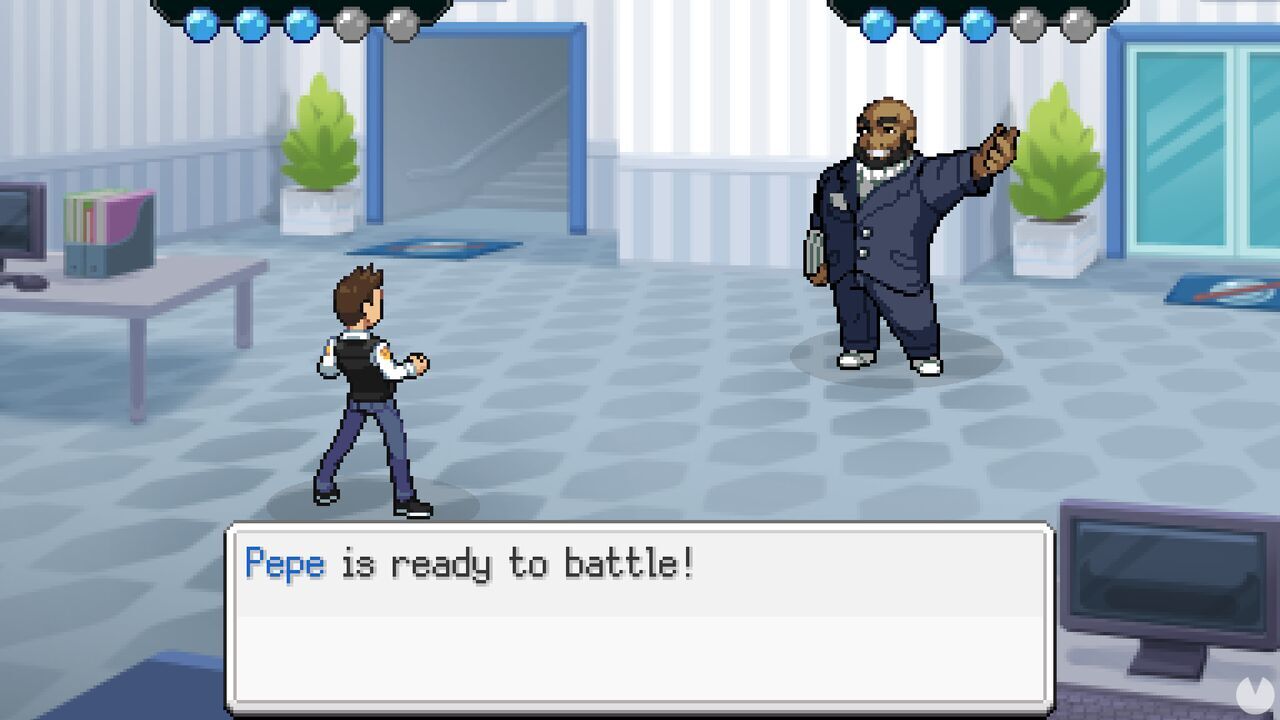Click Pepe's trainer sprite
Viewport: 1280px width, 720px height.
pos(880,230)
